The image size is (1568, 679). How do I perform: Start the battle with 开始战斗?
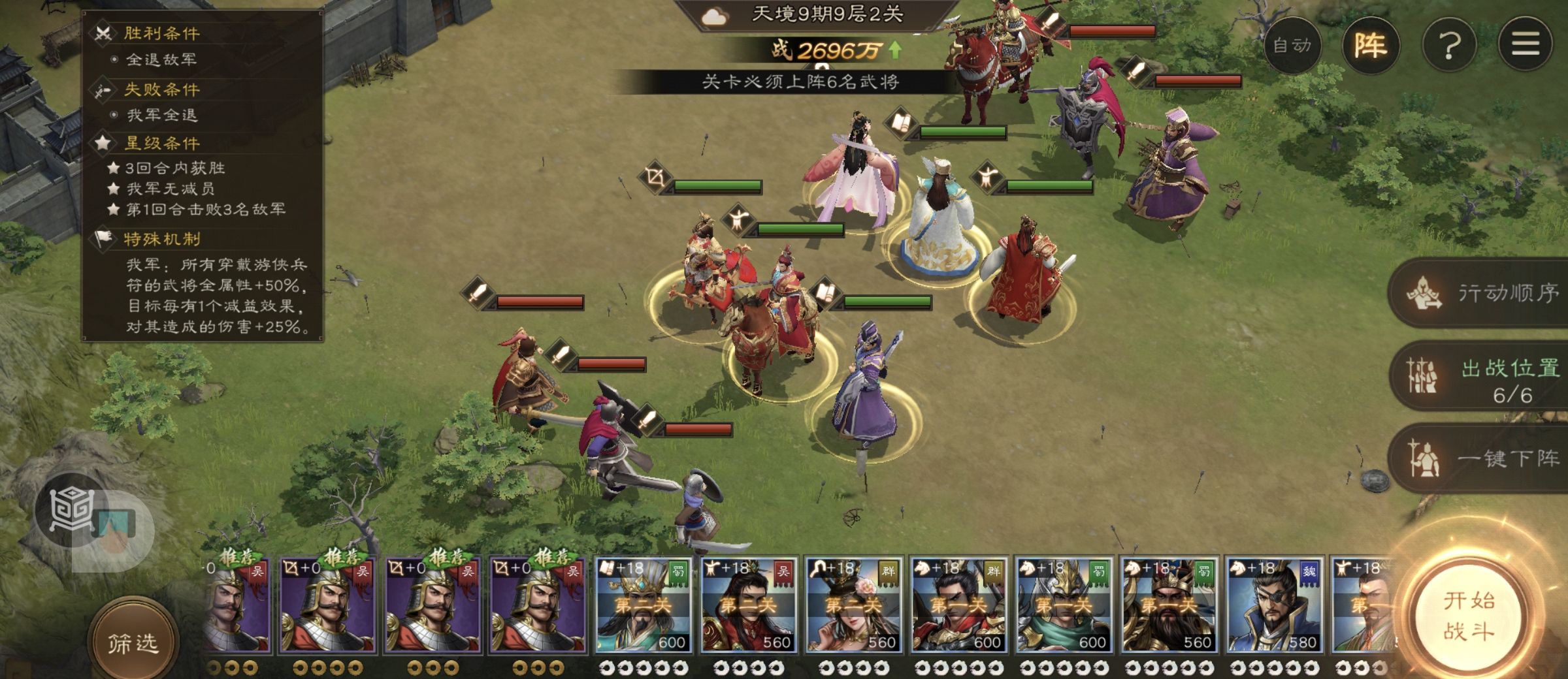[x=1468, y=616]
